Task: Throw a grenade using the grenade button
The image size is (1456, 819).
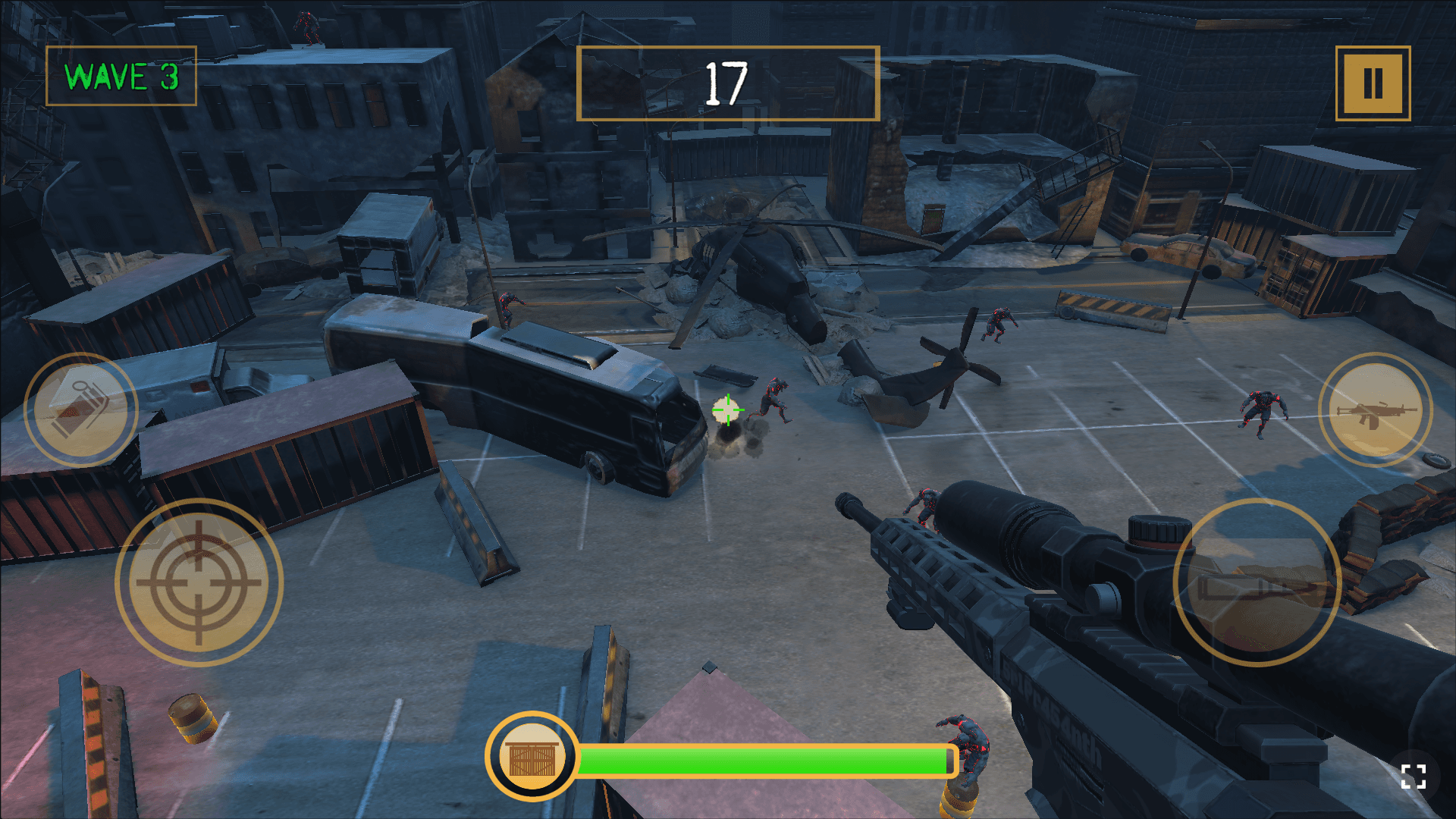Action: [81, 409]
